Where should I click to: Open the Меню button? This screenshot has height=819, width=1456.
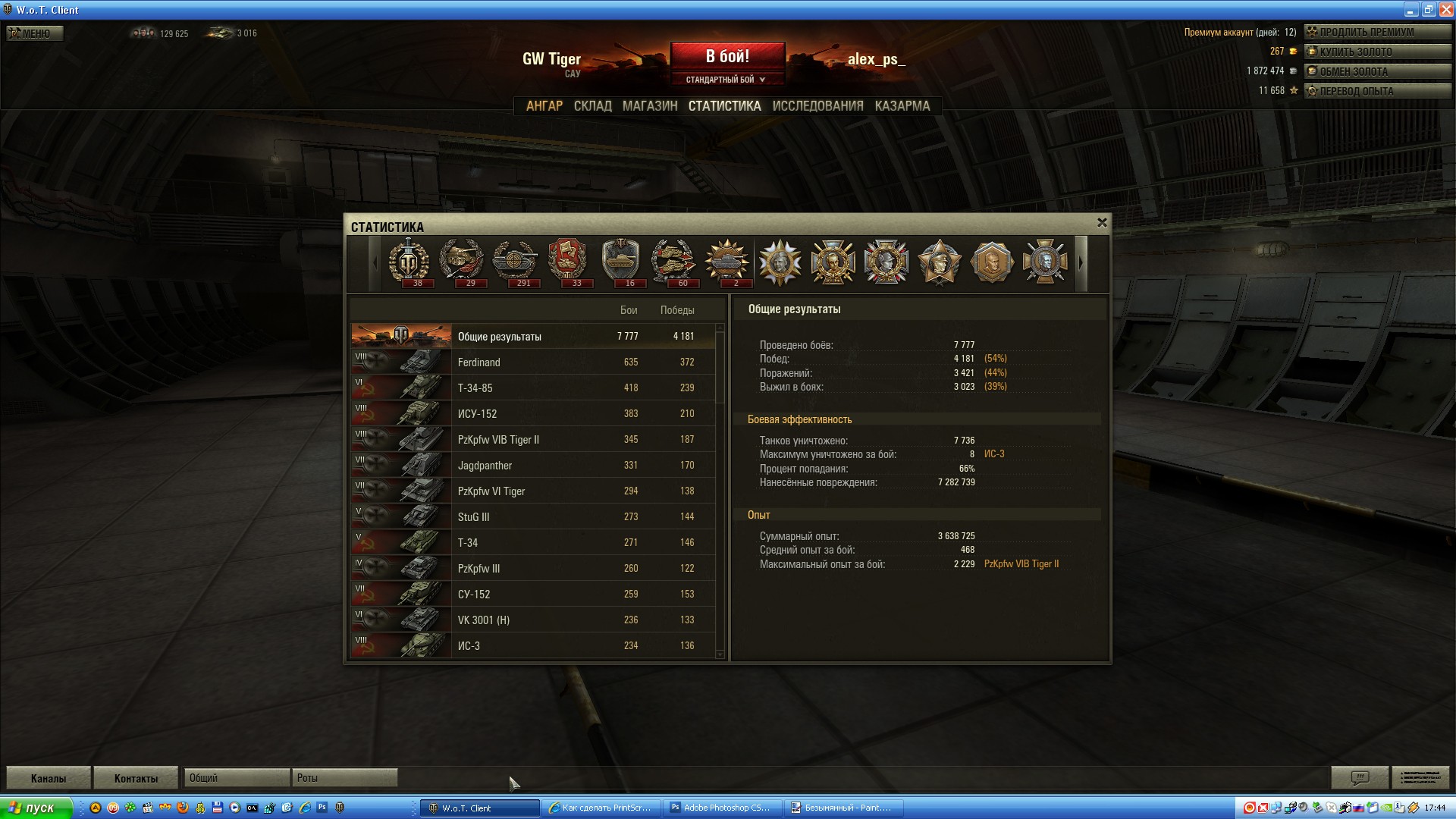(35, 33)
